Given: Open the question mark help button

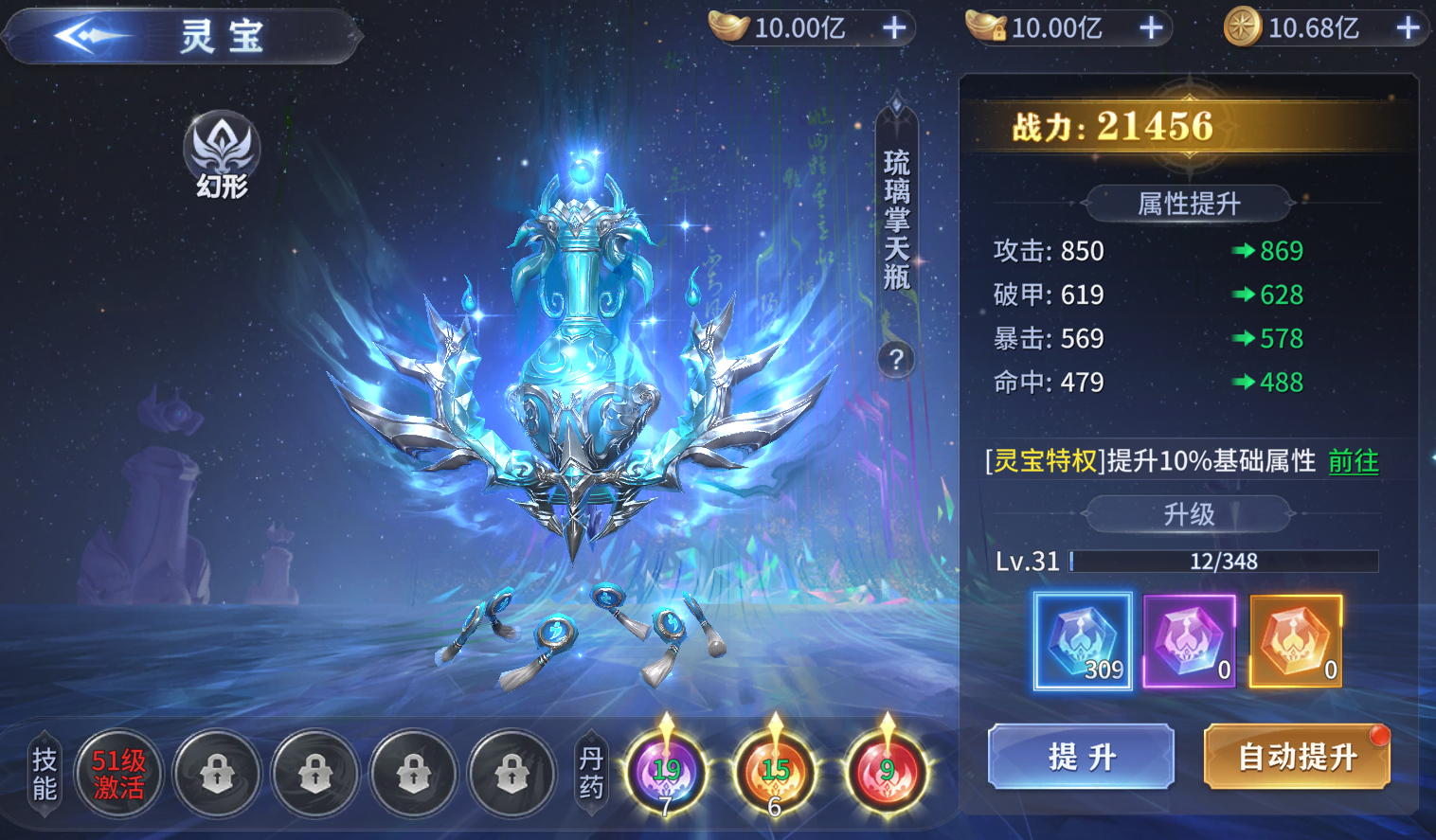Looking at the screenshot, I should (x=896, y=360).
